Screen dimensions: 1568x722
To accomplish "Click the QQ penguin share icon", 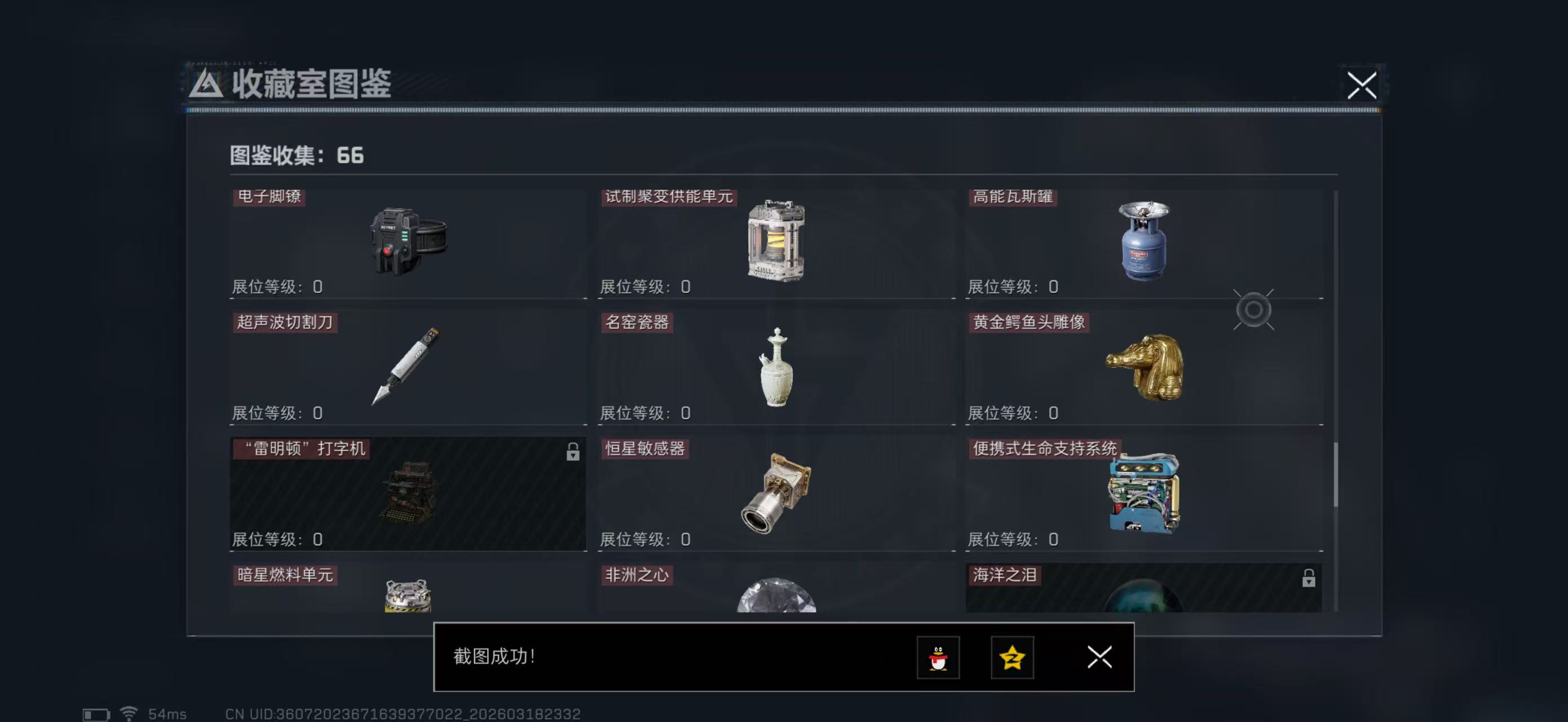I will (939, 658).
